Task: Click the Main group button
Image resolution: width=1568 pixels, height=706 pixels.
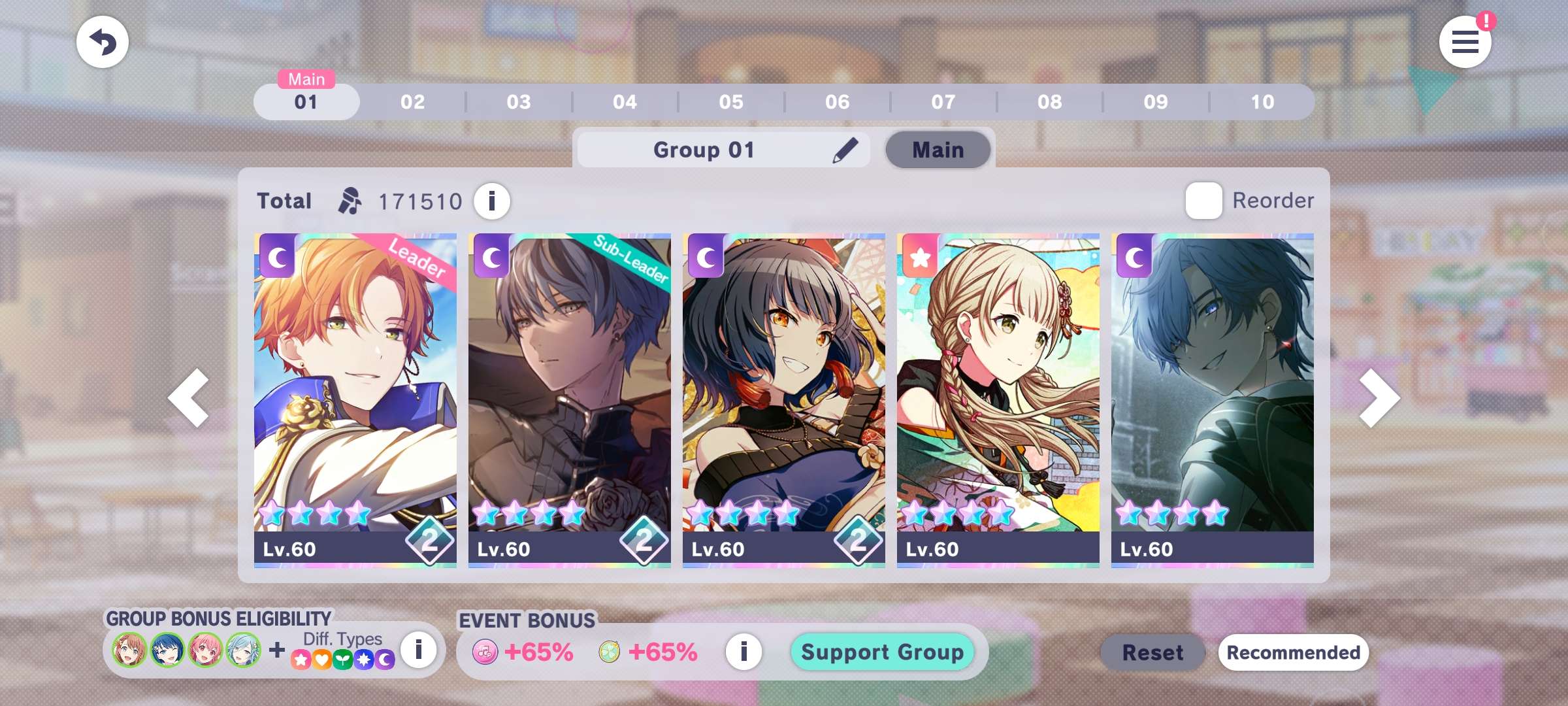Action: pyautogui.click(x=938, y=150)
